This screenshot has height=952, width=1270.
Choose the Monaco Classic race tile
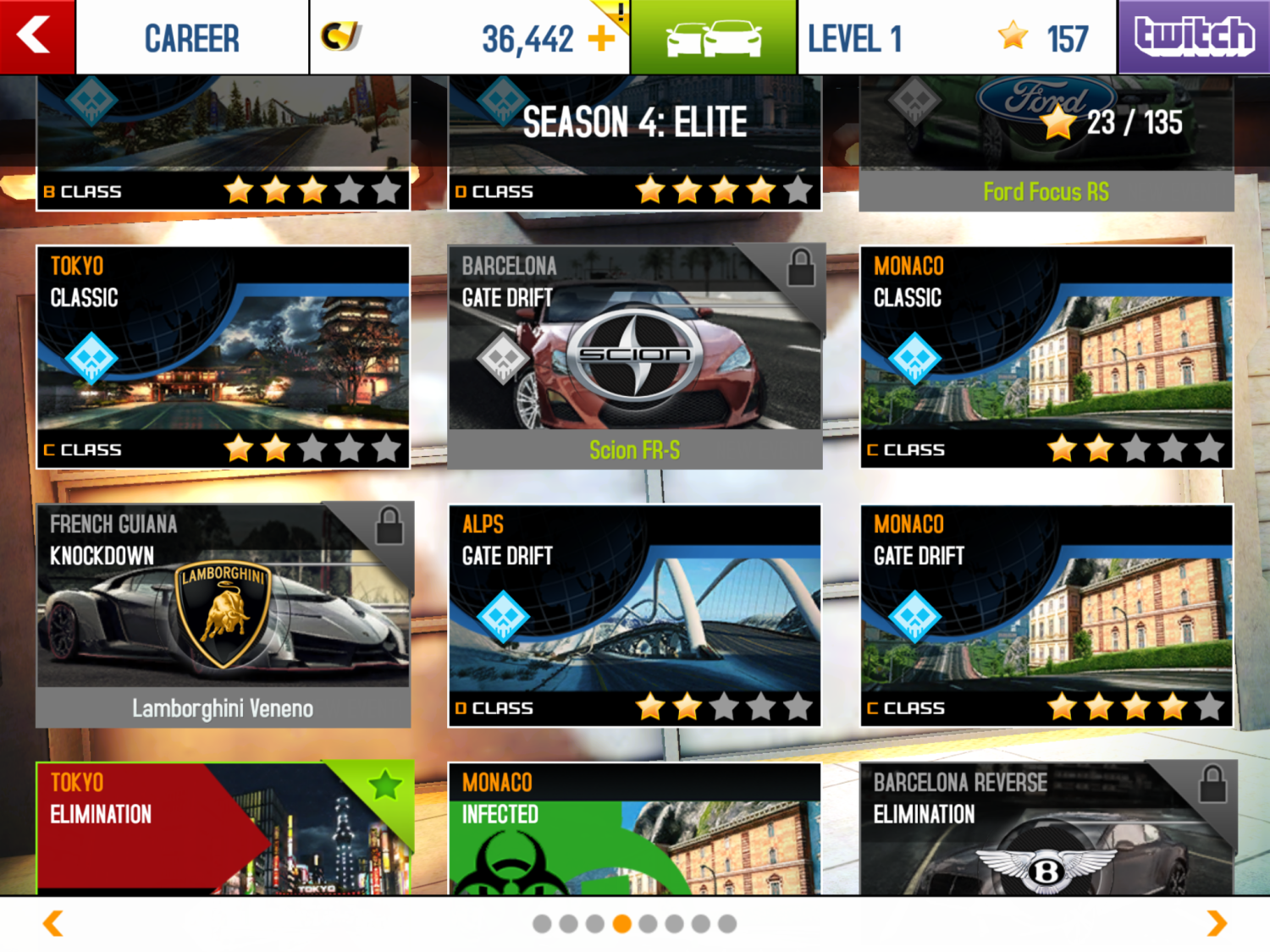point(1046,356)
